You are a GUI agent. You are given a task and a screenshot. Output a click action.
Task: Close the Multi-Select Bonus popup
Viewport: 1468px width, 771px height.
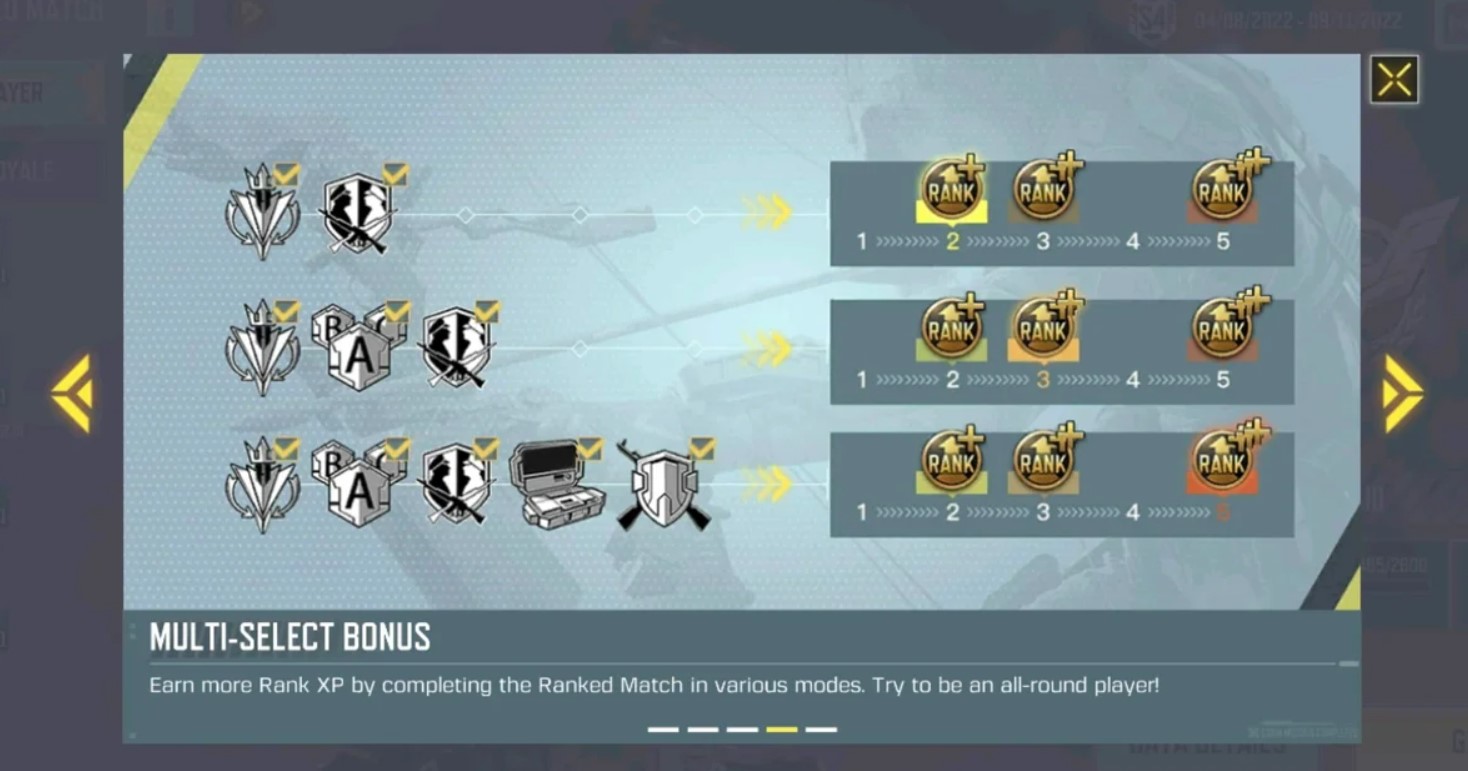pos(1394,80)
